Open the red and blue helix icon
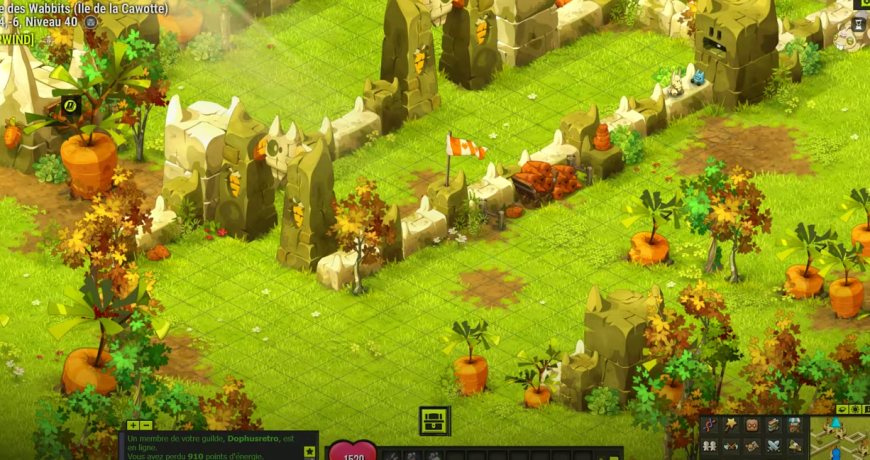Image resolution: width=870 pixels, height=460 pixels. pyautogui.click(x=709, y=425)
